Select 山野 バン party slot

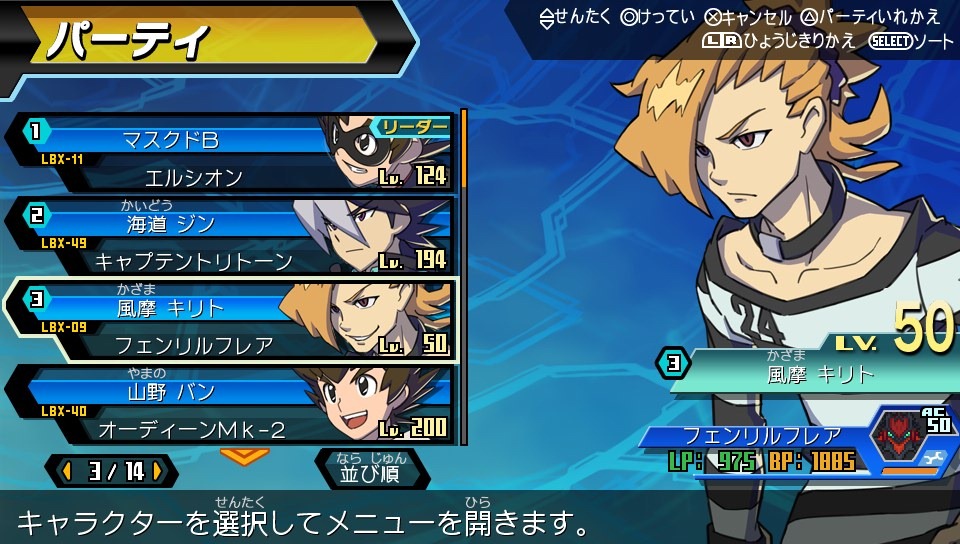coord(230,404)
